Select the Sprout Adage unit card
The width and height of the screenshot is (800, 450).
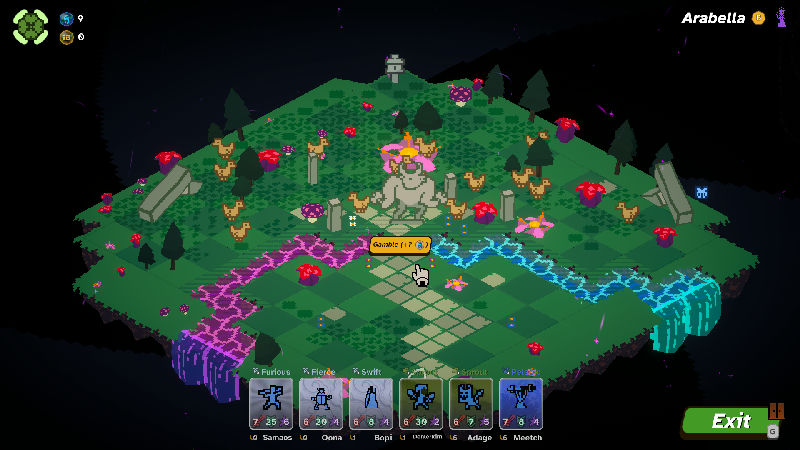(470, 404)
